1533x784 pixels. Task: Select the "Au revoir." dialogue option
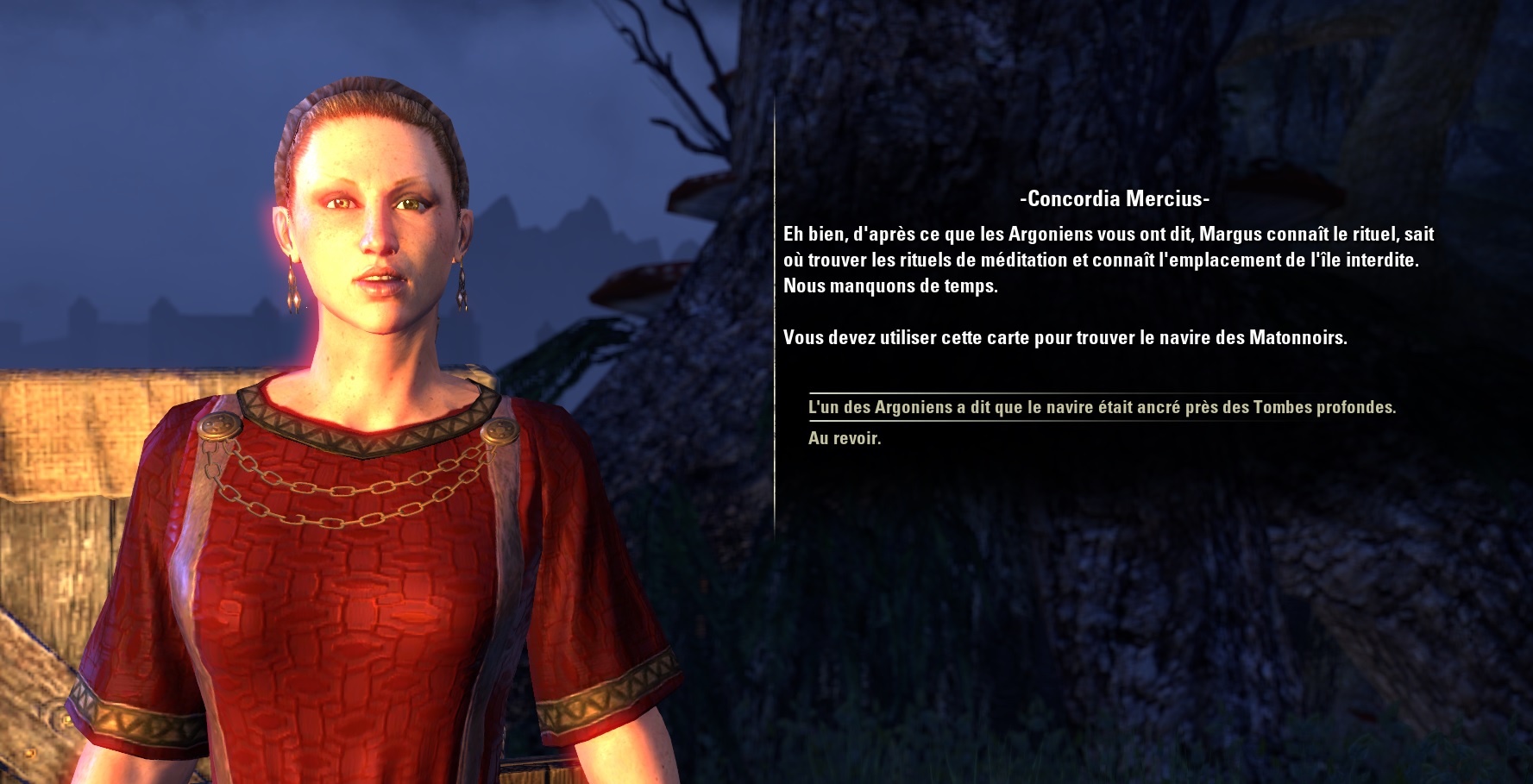click(x=845, y=438)
